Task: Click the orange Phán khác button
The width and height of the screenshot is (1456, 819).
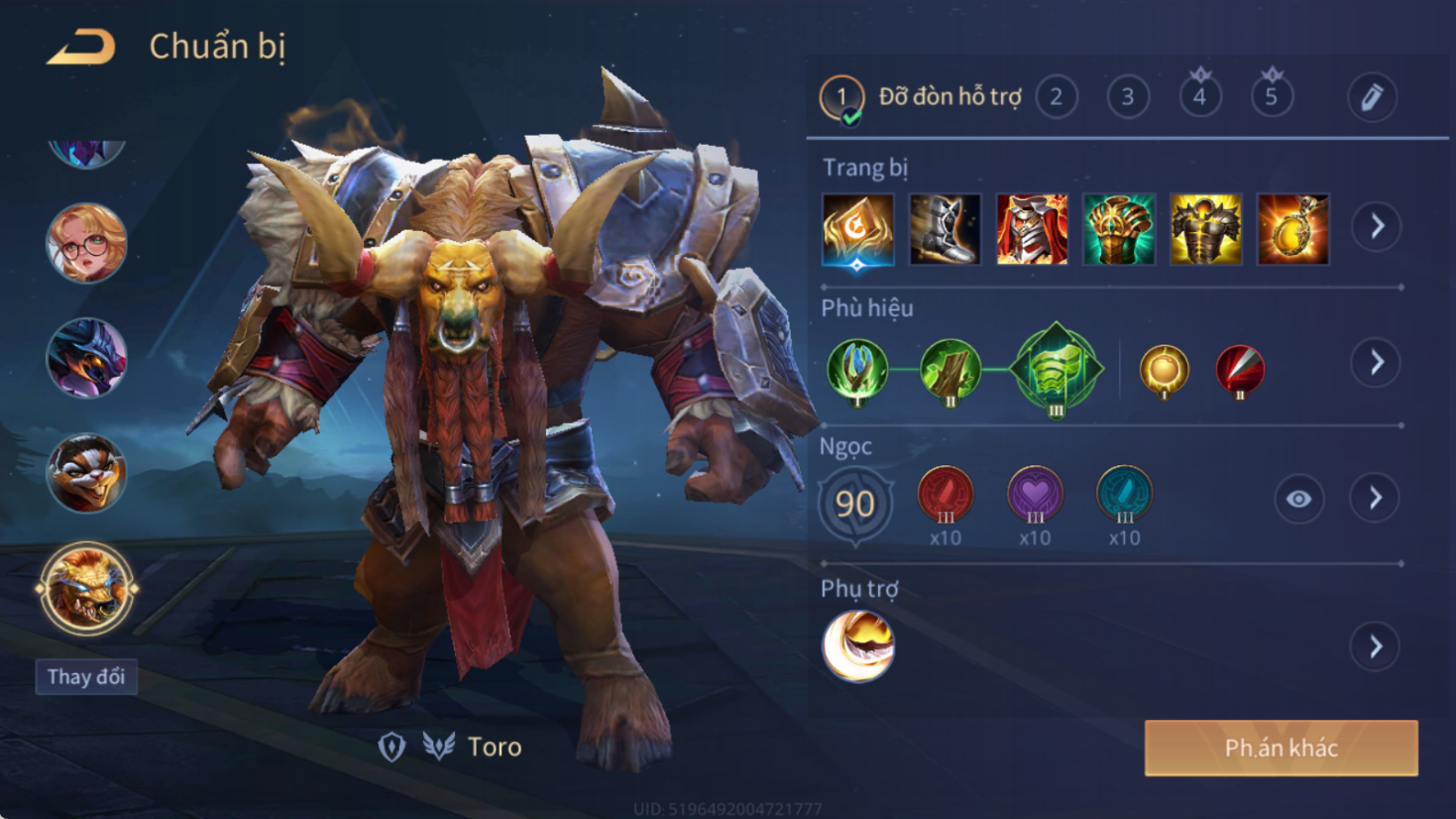Action: [1281, 748]
